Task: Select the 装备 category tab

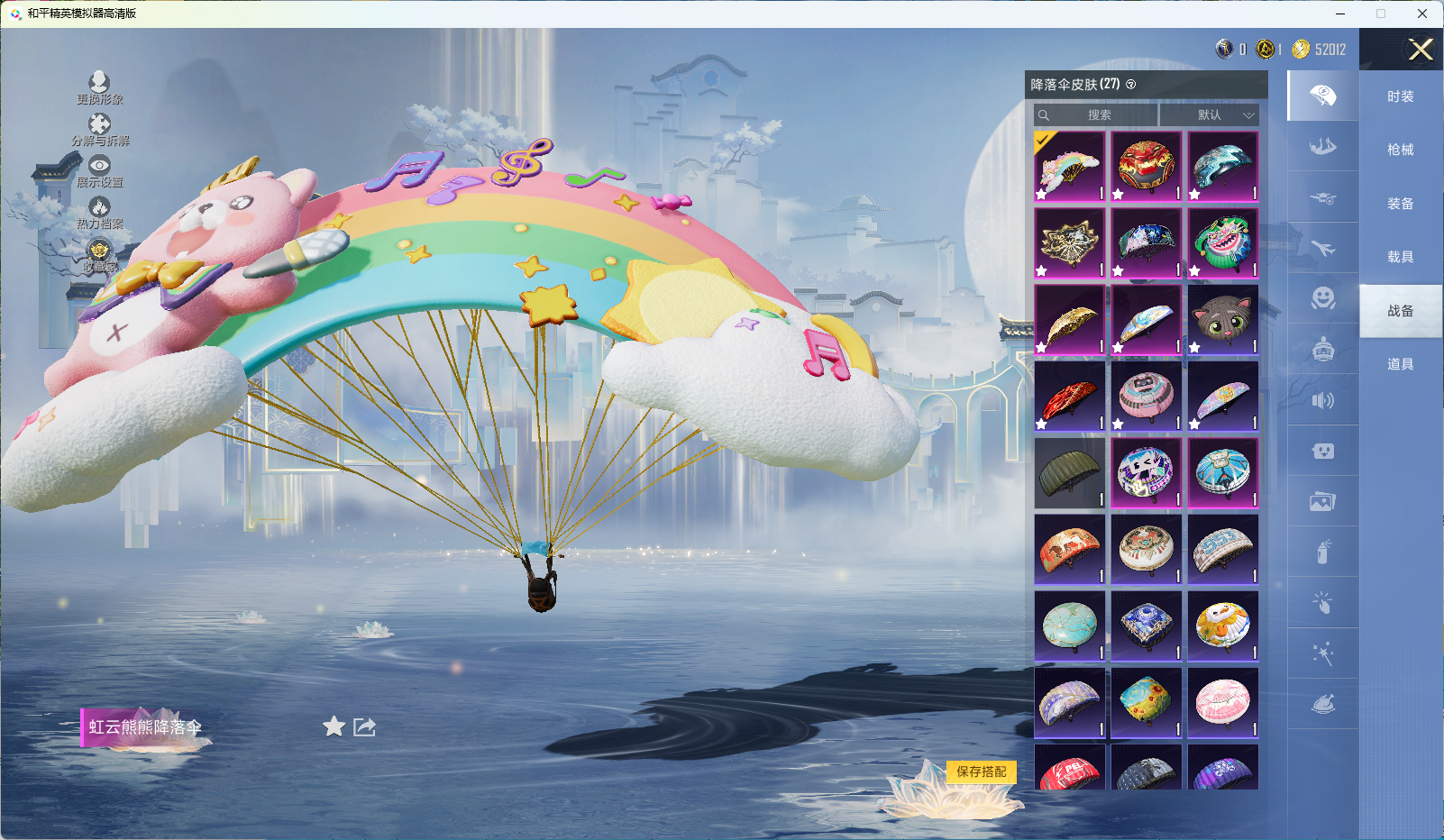Action: pyautogui.click(x=1400, y=204)
